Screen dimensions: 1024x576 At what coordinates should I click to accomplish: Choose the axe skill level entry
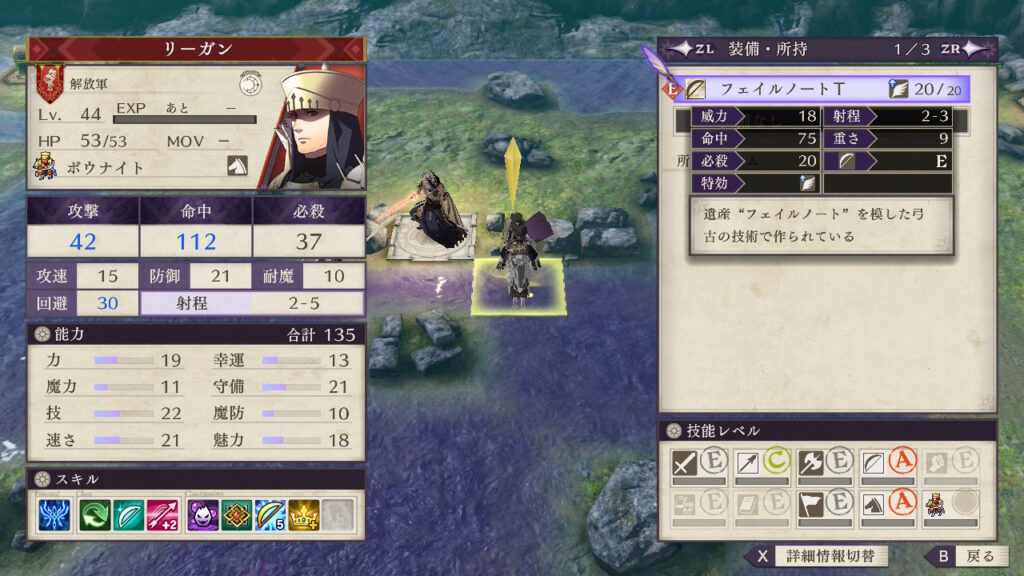(826, 465)
